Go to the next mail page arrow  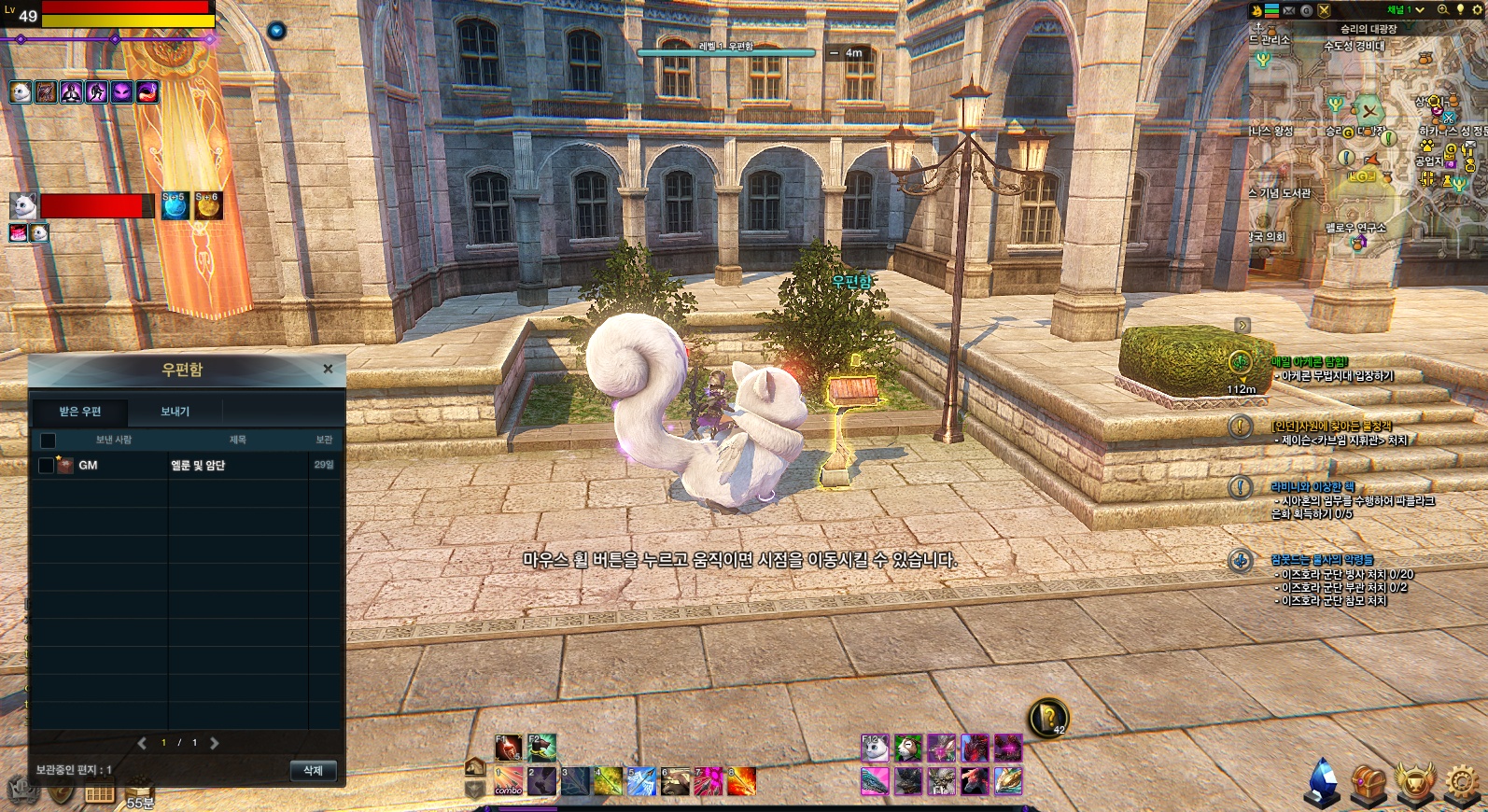tap(215, 743)
